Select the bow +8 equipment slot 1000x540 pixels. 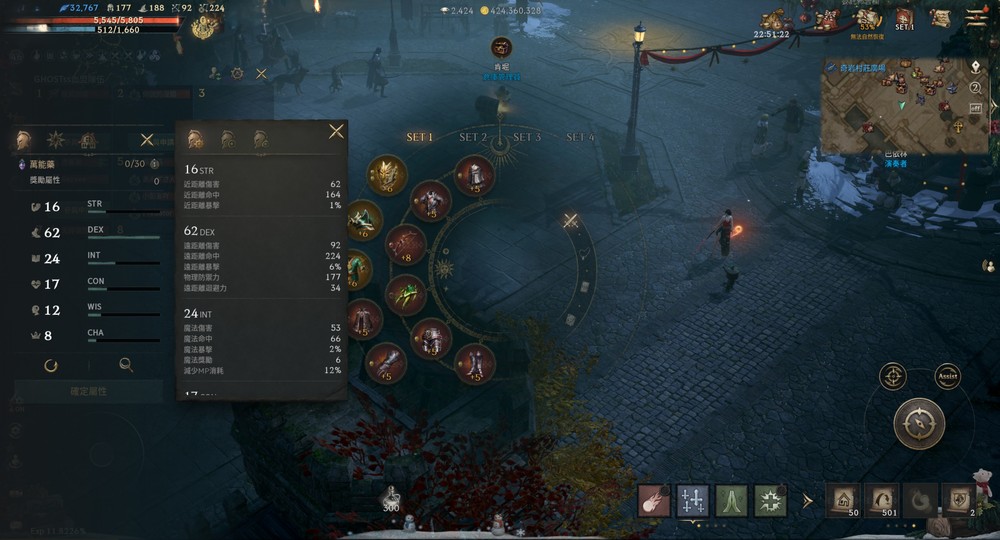coord(406,243)
